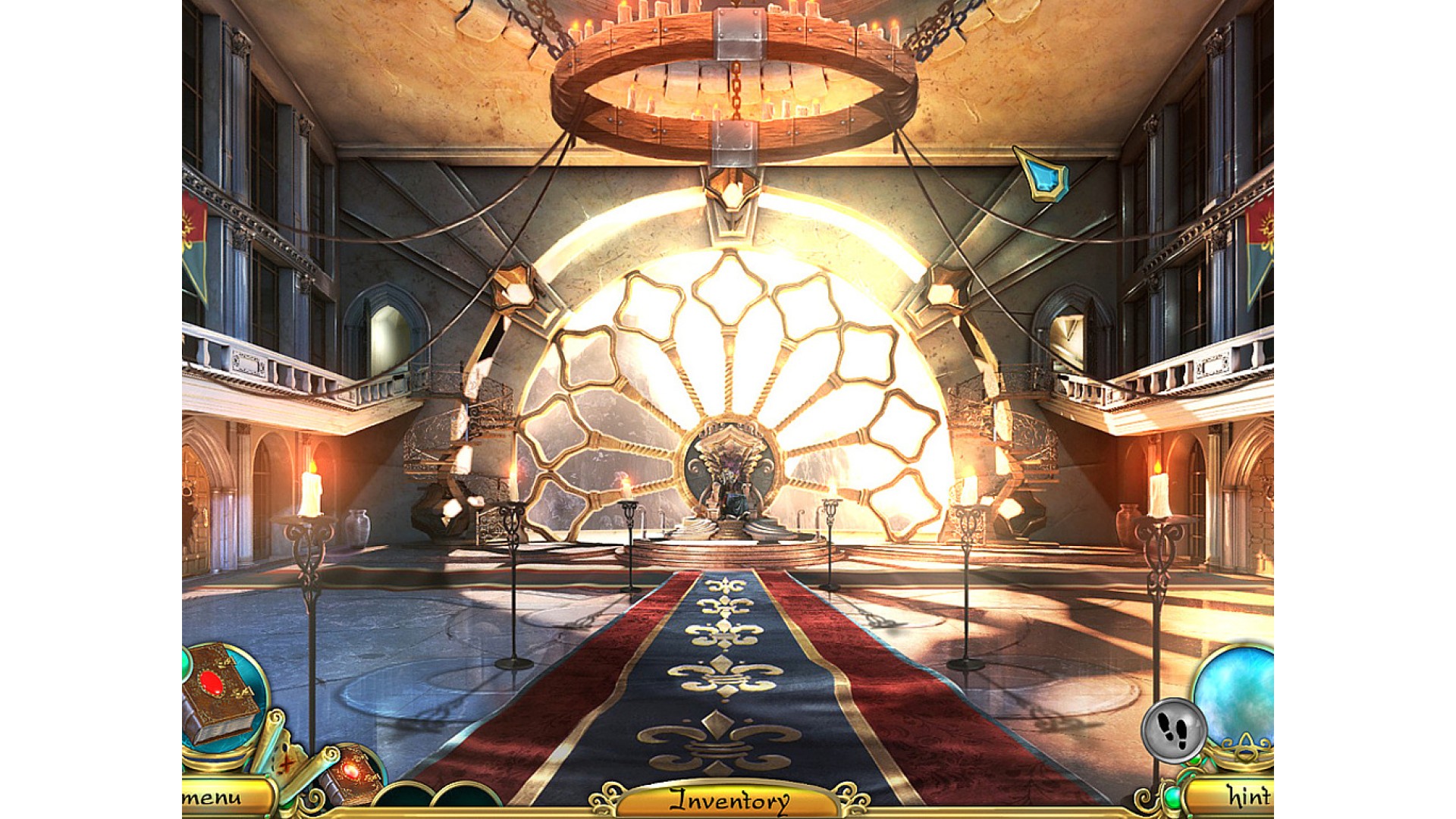The height and width of the screenshot is (819, 1456).
Task: Open the small glowing book beside the scroll
Action: pyautogui.click(x=350, y=773)
